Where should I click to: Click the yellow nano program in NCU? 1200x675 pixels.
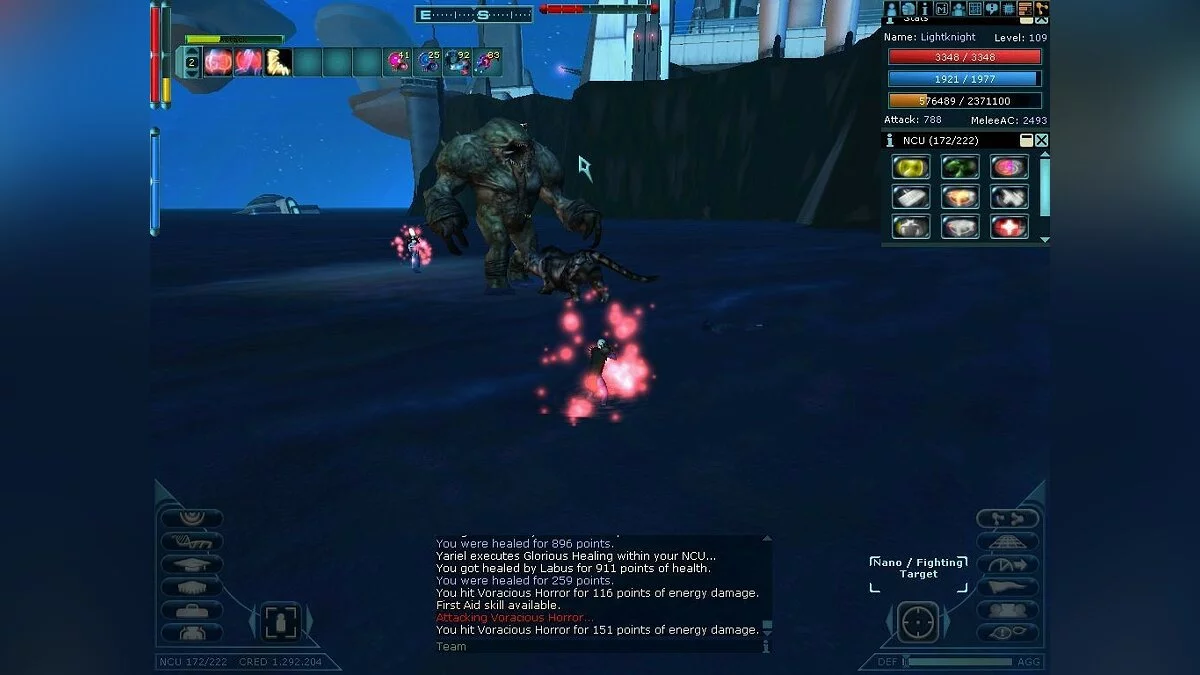(x=910, y=167)
